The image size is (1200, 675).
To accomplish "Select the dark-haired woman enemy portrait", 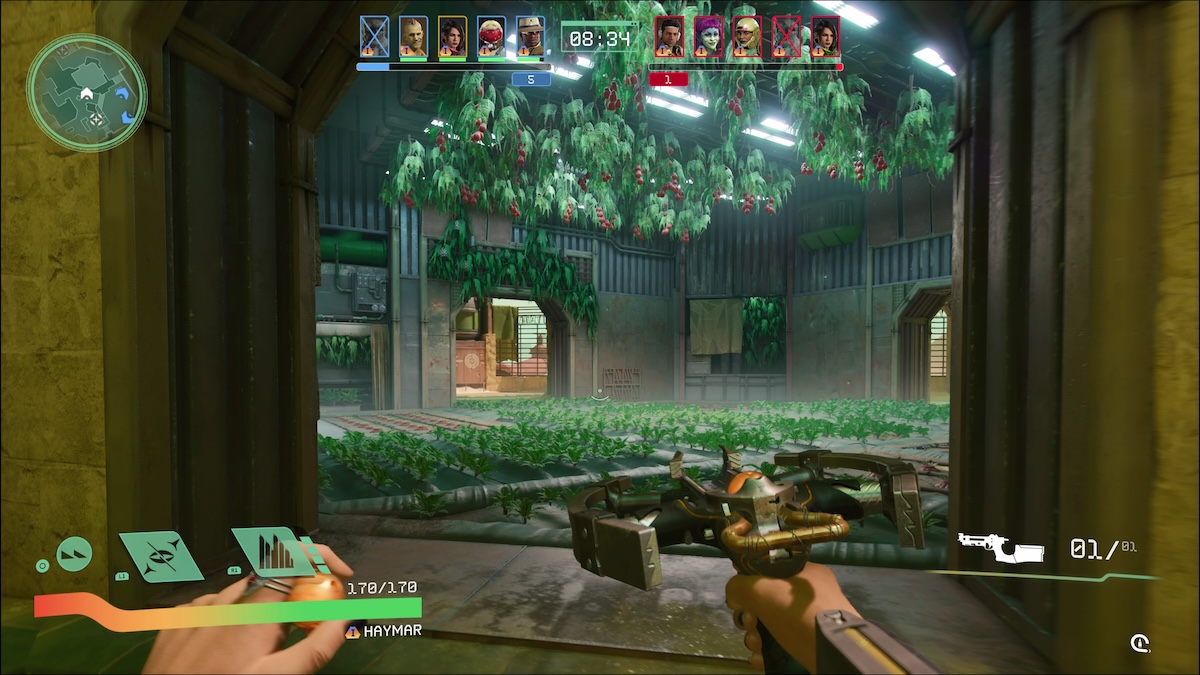I will click(825, 37).
